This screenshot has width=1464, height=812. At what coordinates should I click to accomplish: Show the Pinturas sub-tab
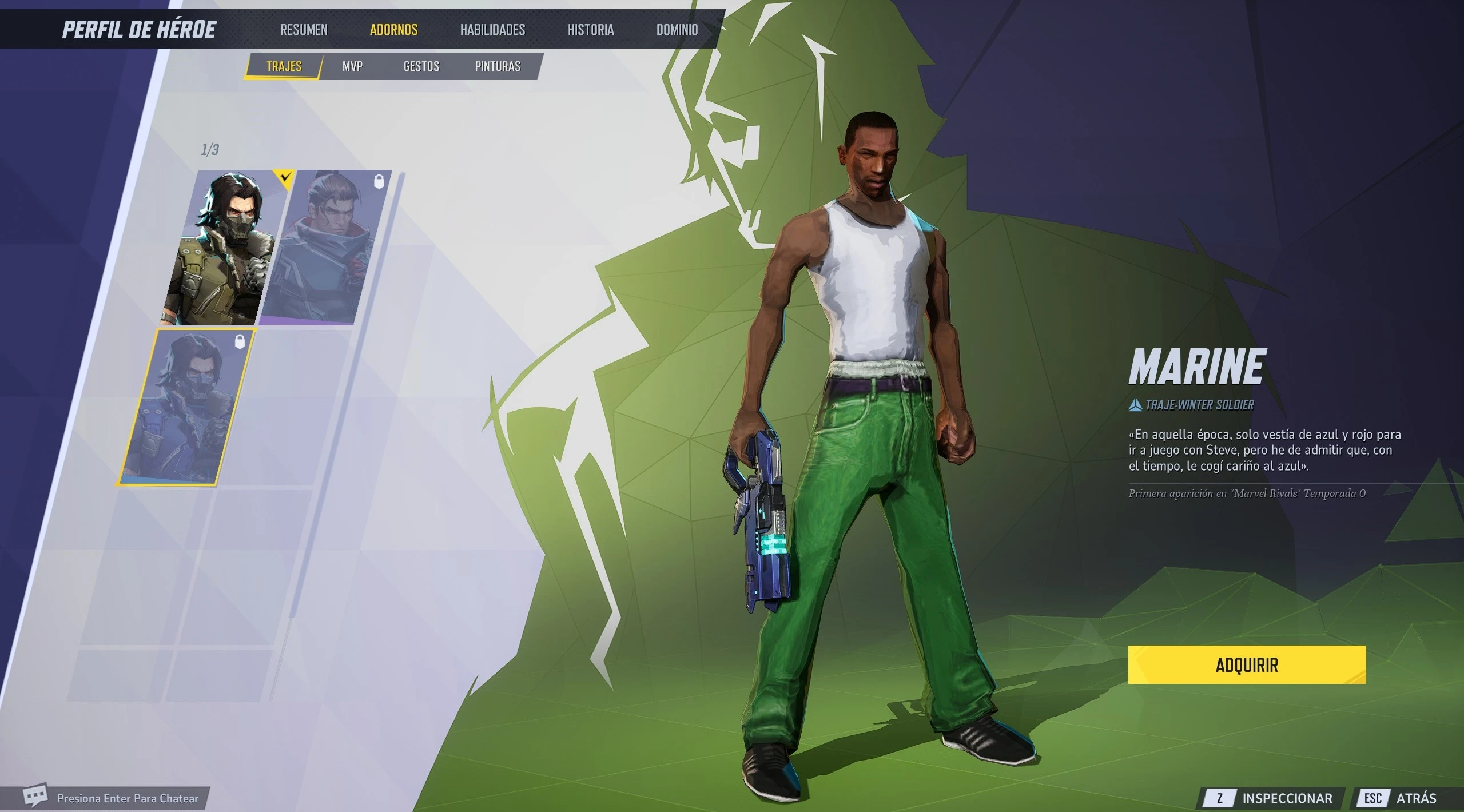pos(498,66)
